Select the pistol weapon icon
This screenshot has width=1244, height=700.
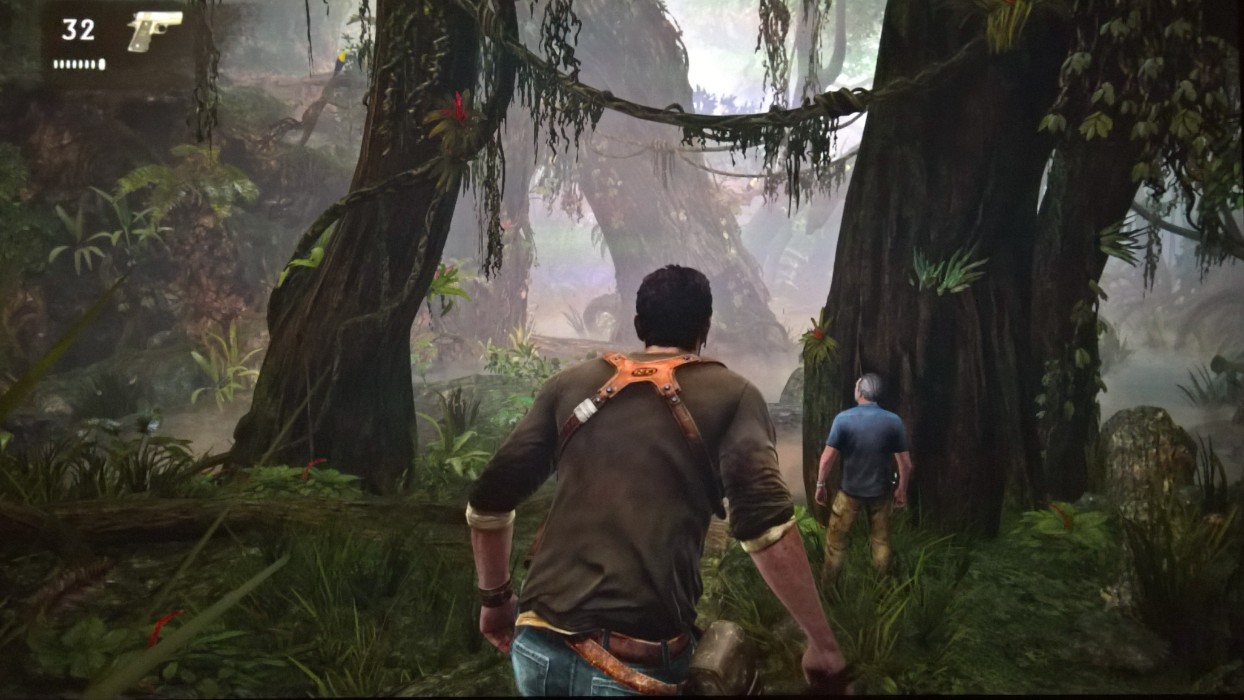pos(153,29)
